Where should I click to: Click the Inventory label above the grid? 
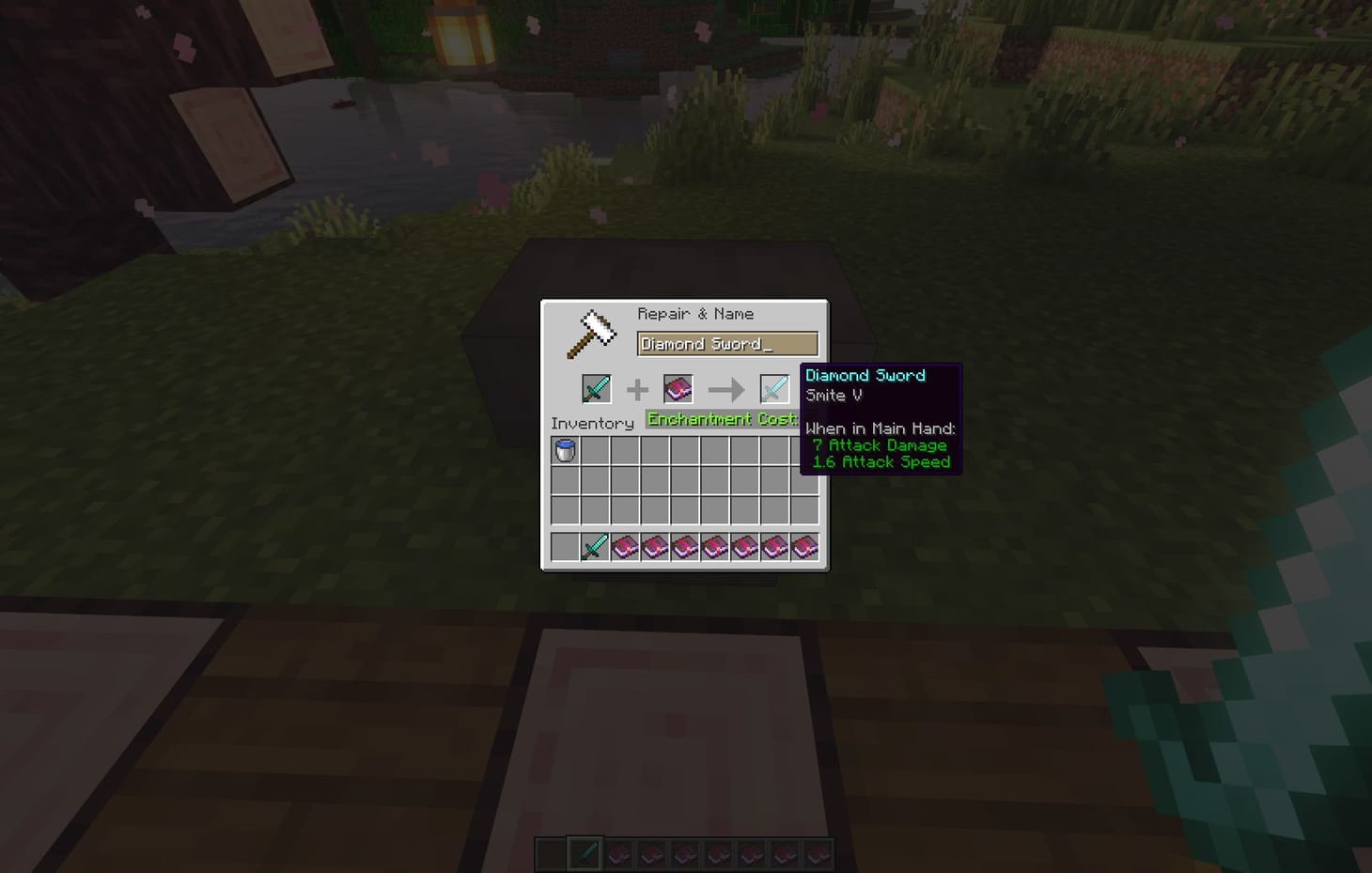[x=591, y=423]
